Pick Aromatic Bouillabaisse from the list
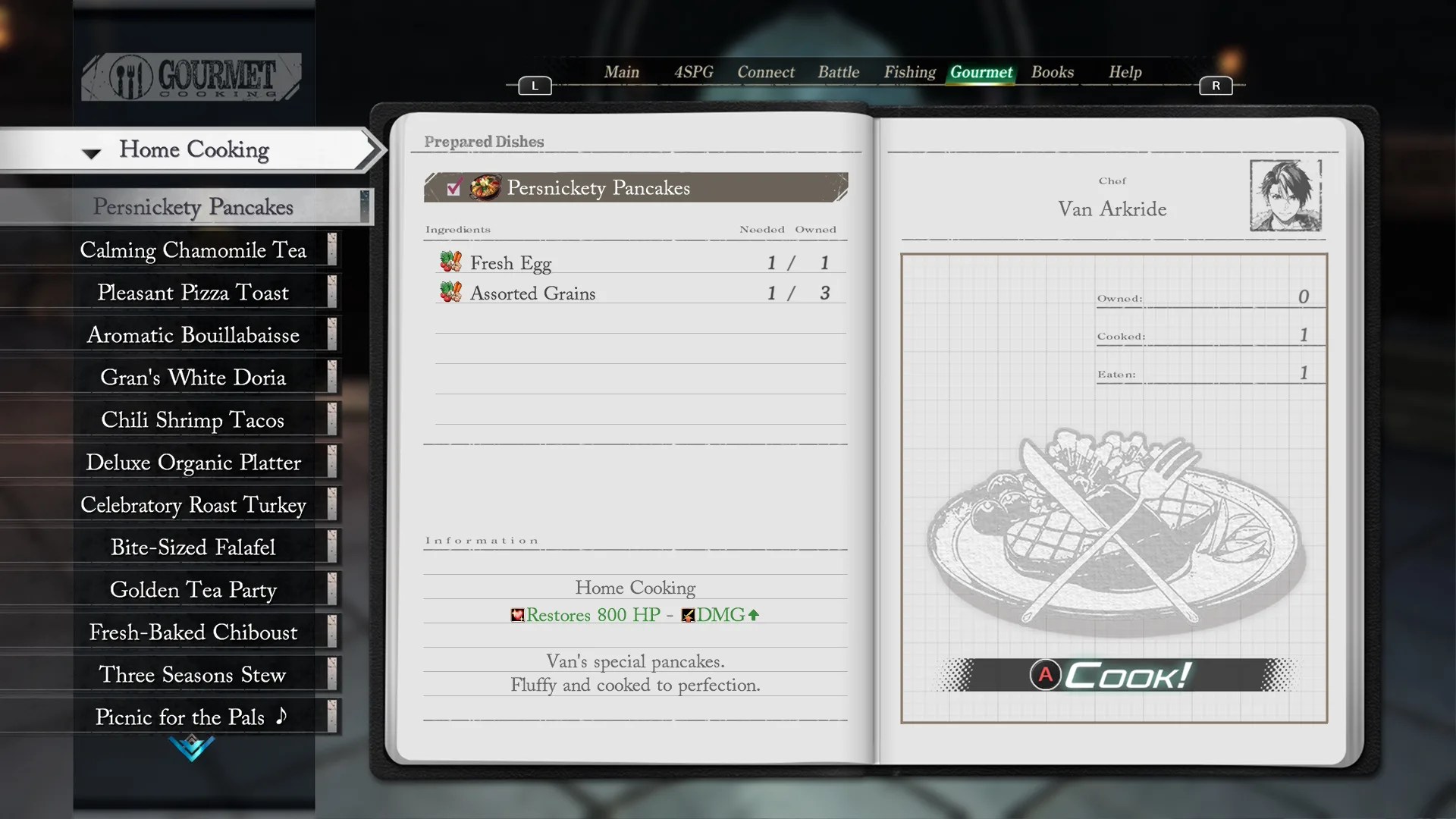 193,335
